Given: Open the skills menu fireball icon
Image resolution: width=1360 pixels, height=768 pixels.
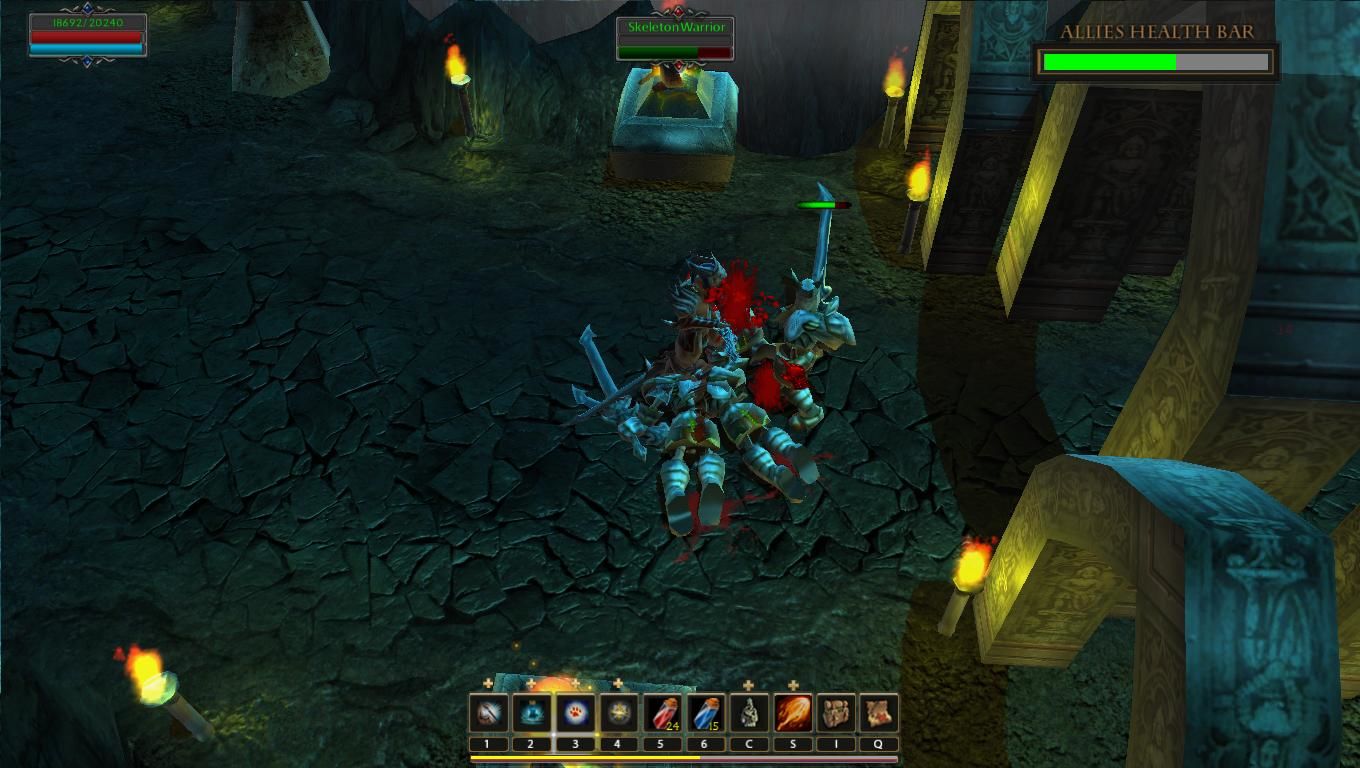Looking at the screenshot, I should [793, 714].
